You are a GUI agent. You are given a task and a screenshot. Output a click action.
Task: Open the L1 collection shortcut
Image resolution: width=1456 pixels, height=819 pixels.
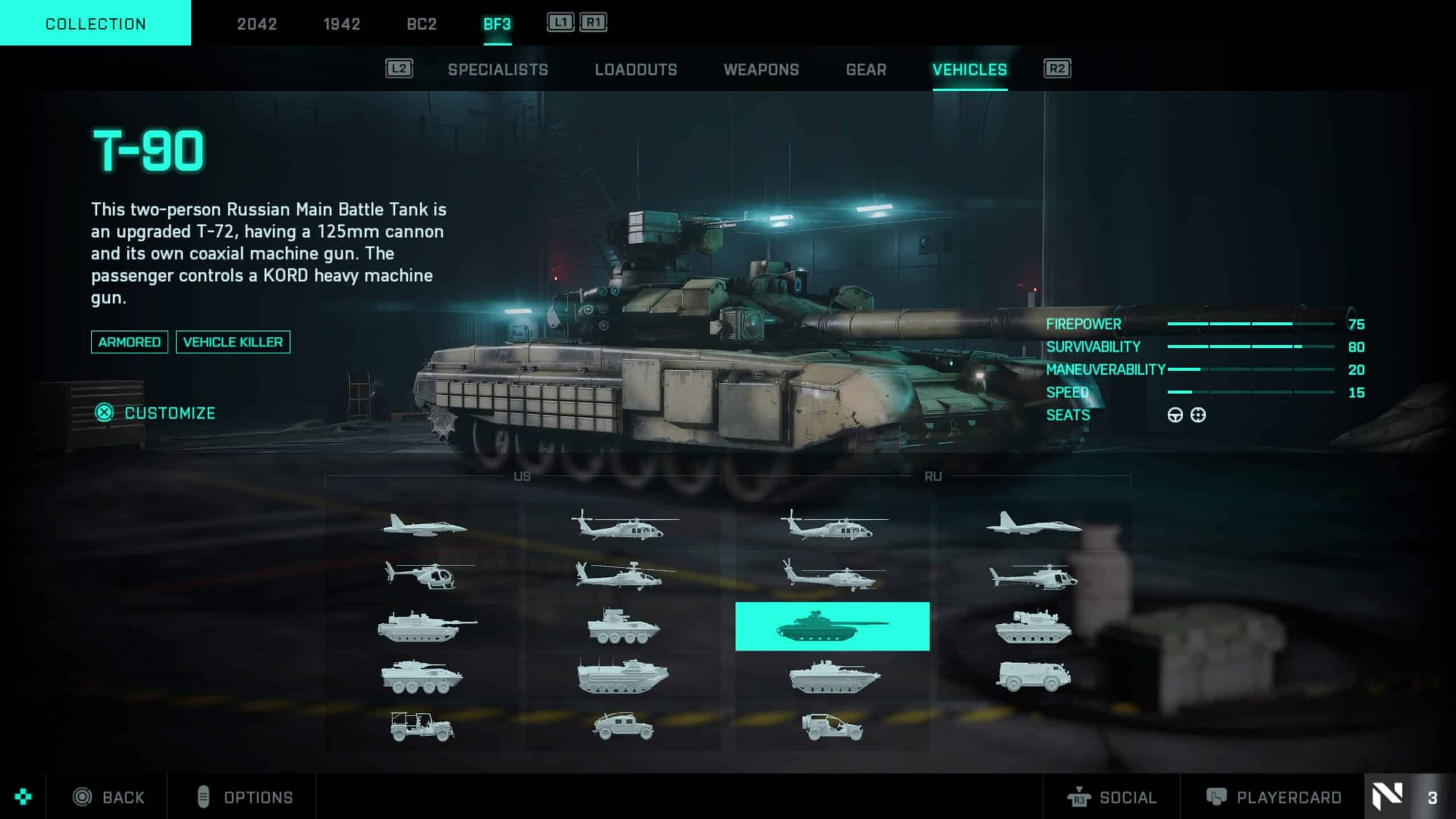point(560,23)
